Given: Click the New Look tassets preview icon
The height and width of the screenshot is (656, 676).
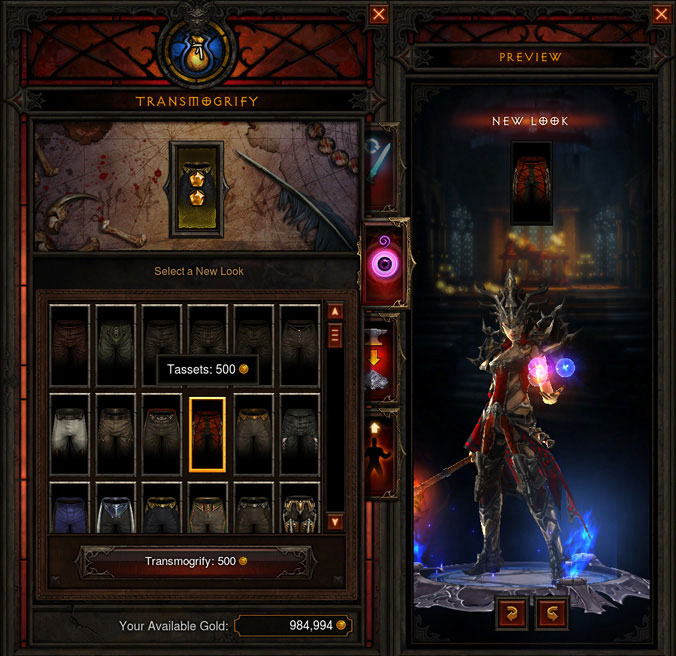Looking at the screenshot, I should pyautogui.click(x=533, y=183).
